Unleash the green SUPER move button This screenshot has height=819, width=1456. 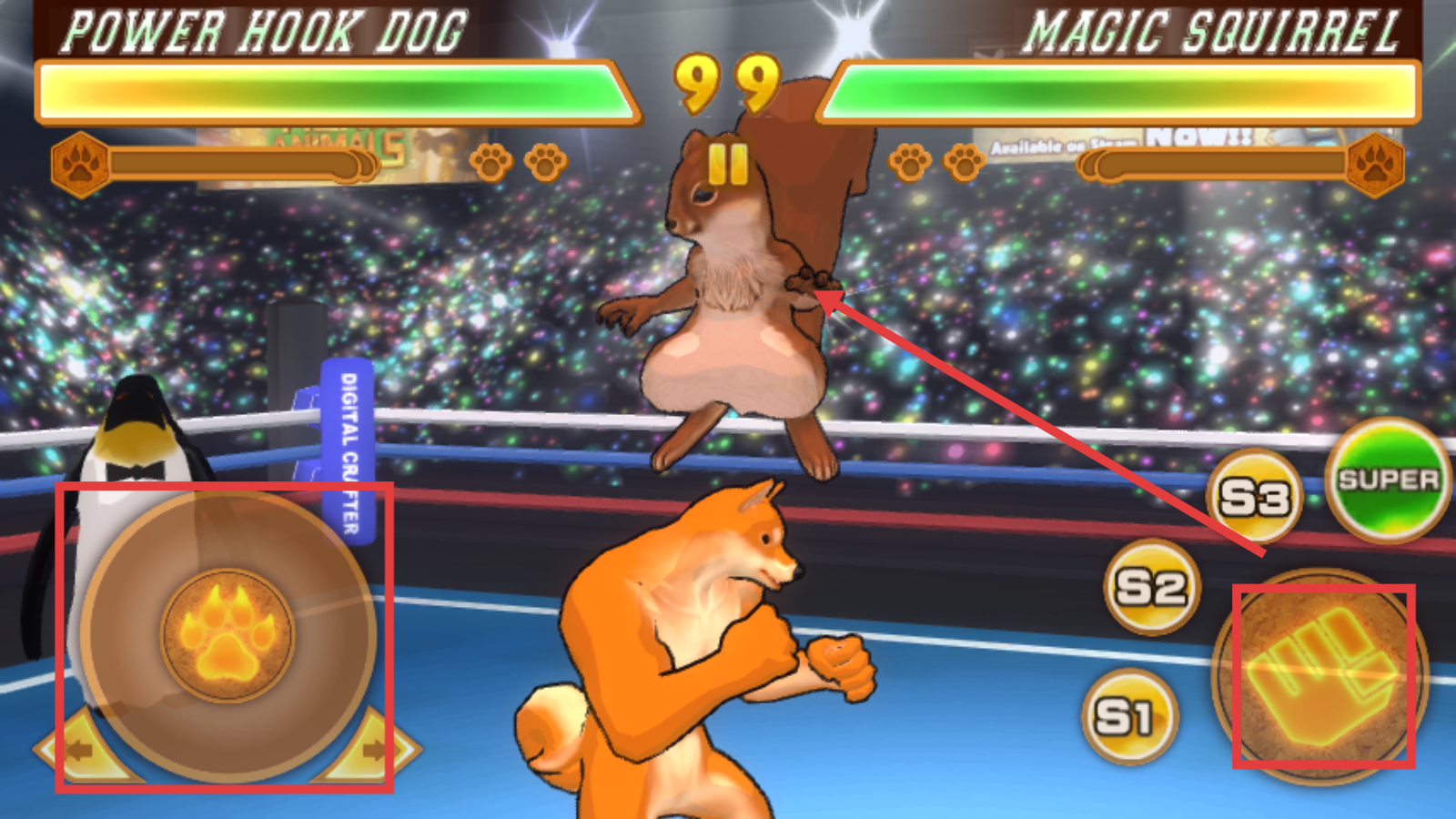coord(1388,480)
